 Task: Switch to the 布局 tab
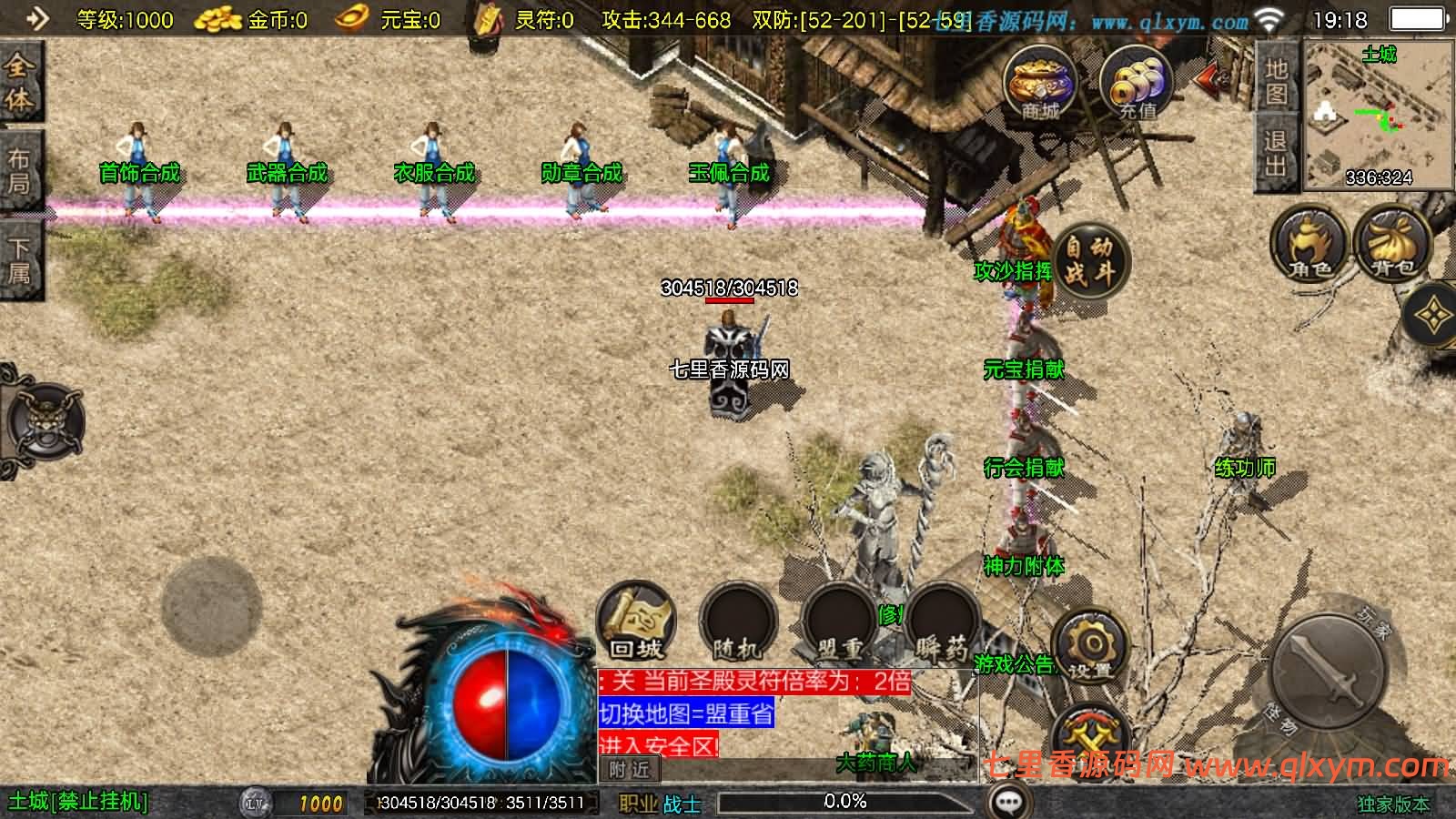pos(19,172)
